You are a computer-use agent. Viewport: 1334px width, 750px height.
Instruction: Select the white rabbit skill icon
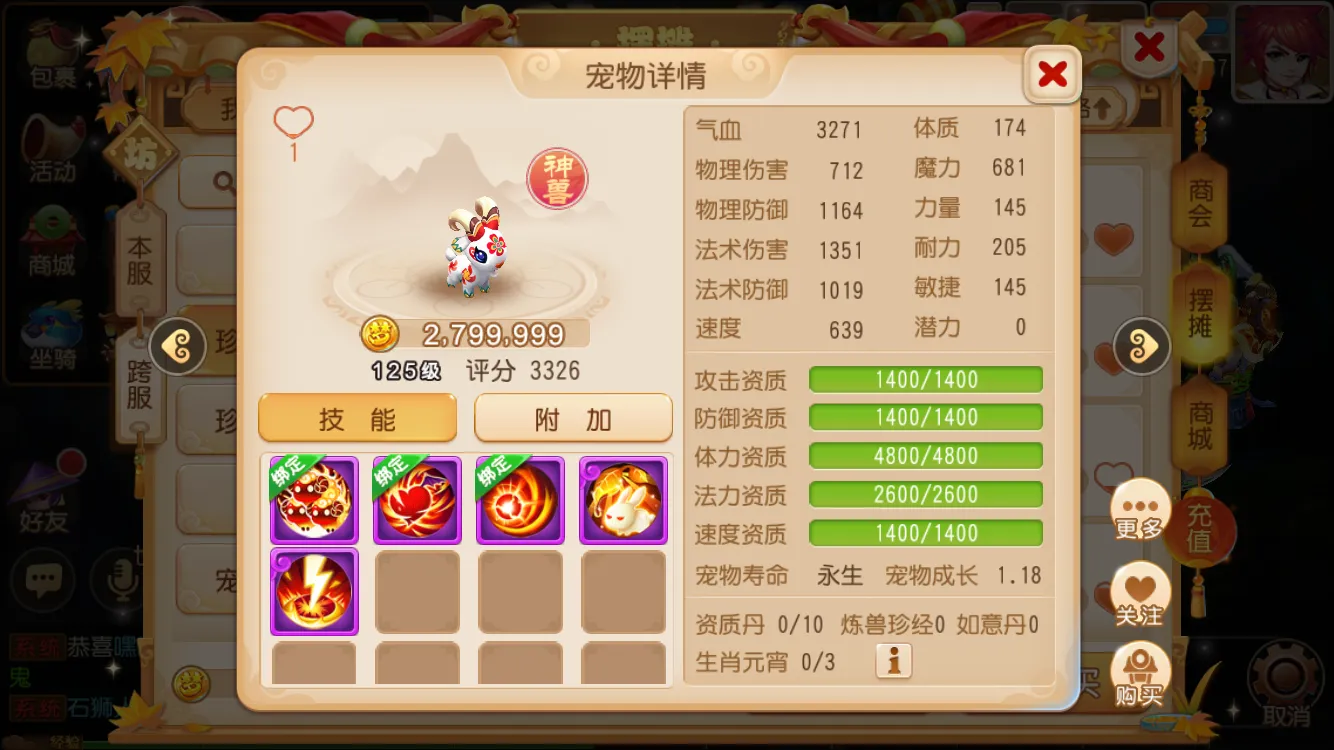tap(623, 499)
